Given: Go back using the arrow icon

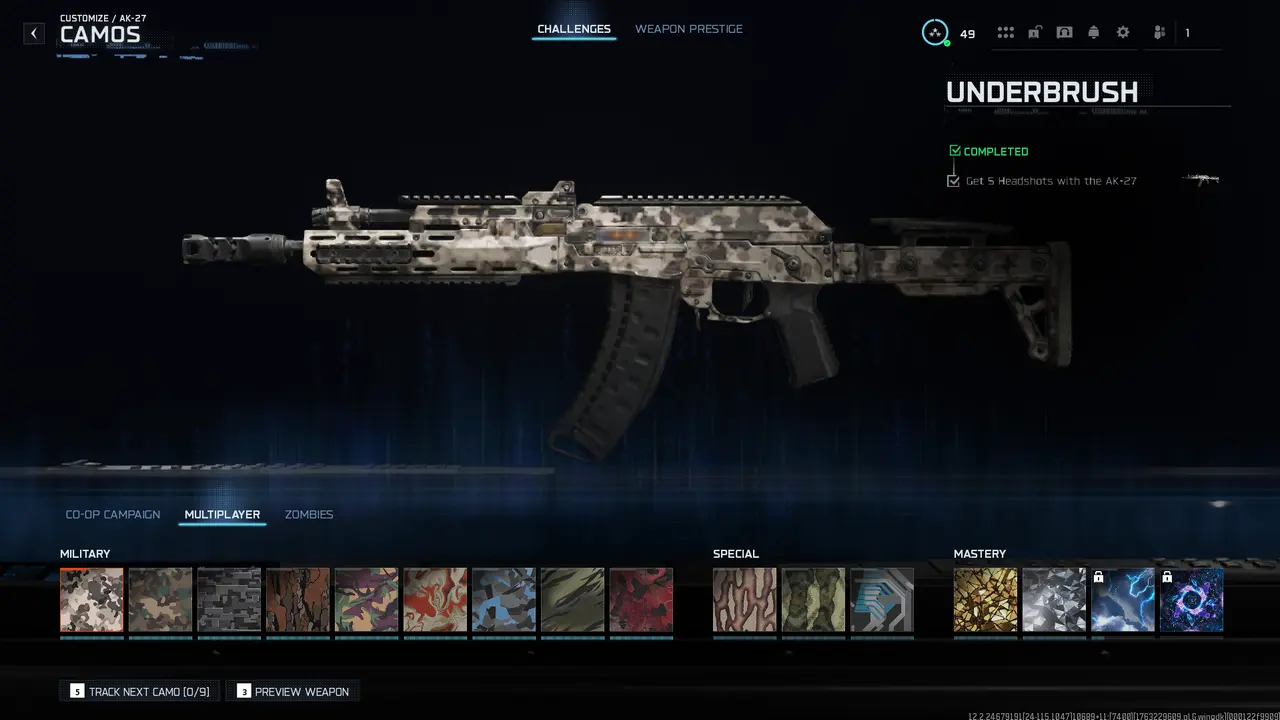Looking at the screenshot, I should [33, 33].
